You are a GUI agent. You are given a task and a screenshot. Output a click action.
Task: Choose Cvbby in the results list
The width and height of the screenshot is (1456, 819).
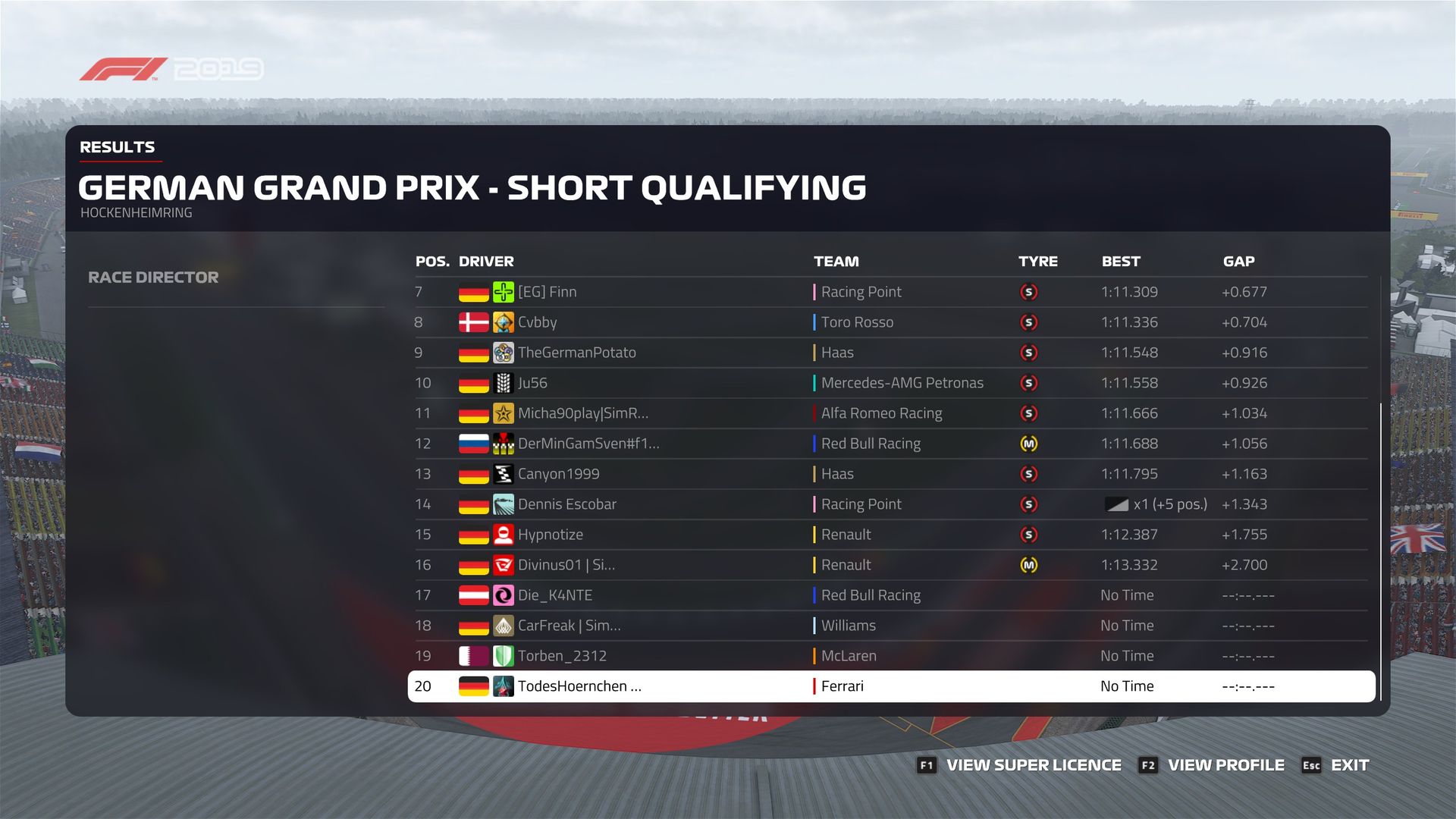point(537,322)
